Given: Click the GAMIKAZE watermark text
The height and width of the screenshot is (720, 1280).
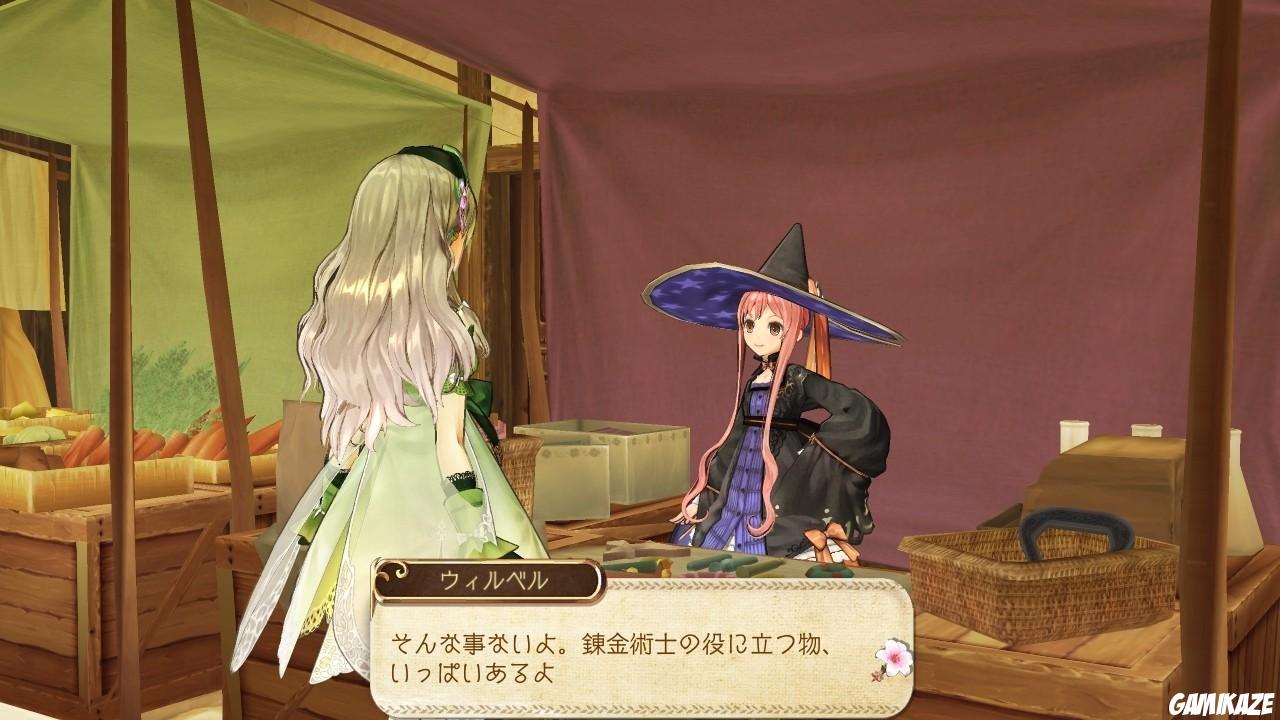Looking at the screenshot, I should (1220, 705).
